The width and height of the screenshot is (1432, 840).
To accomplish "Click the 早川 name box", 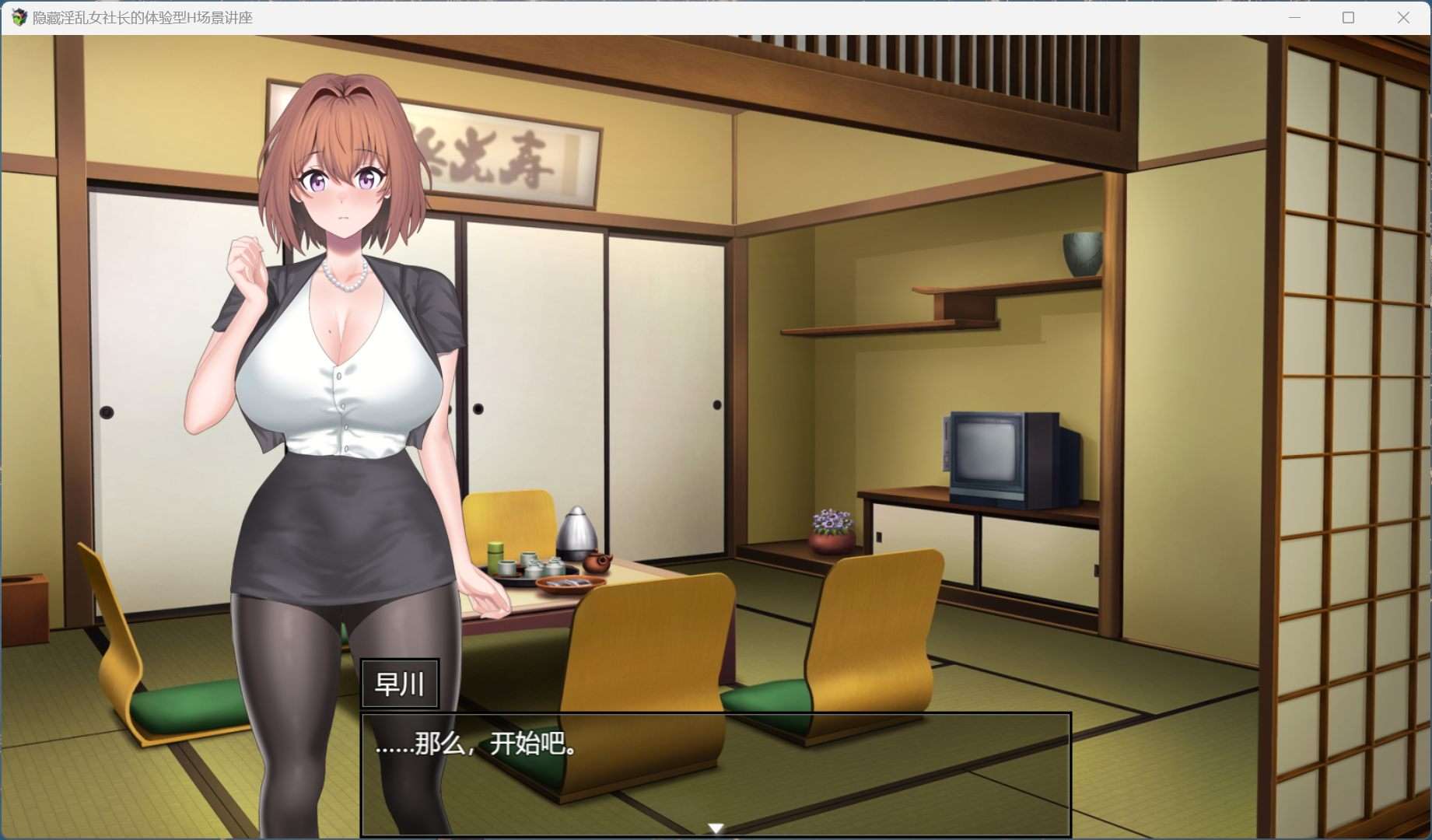I will tap(400, 684).
